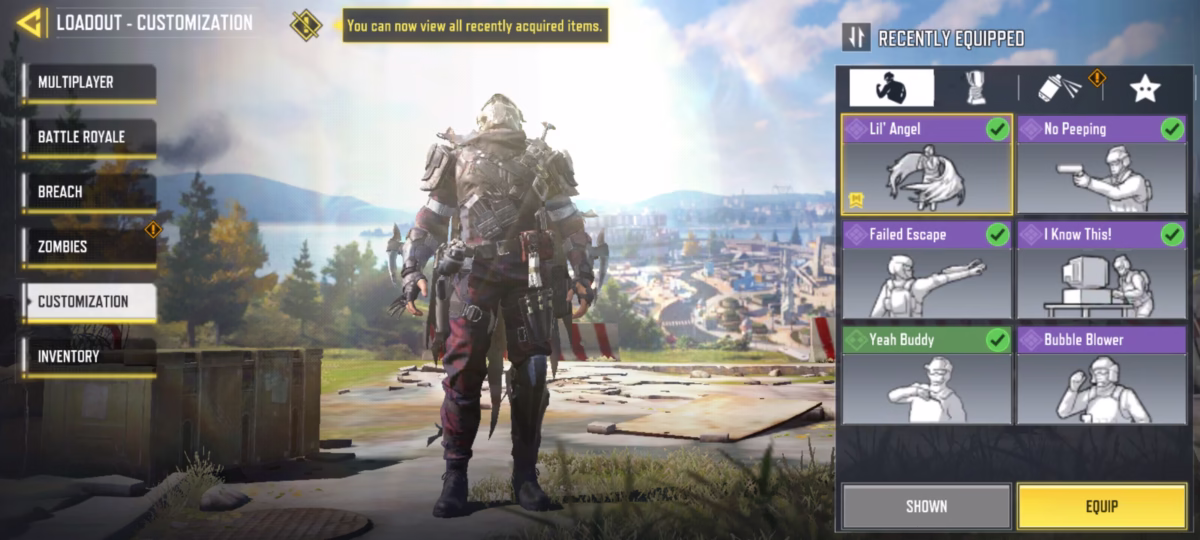This screenshot has height=540, width=1200.
Task: Choose the Zombies menu entry
Action: click(x=89, y=247)
